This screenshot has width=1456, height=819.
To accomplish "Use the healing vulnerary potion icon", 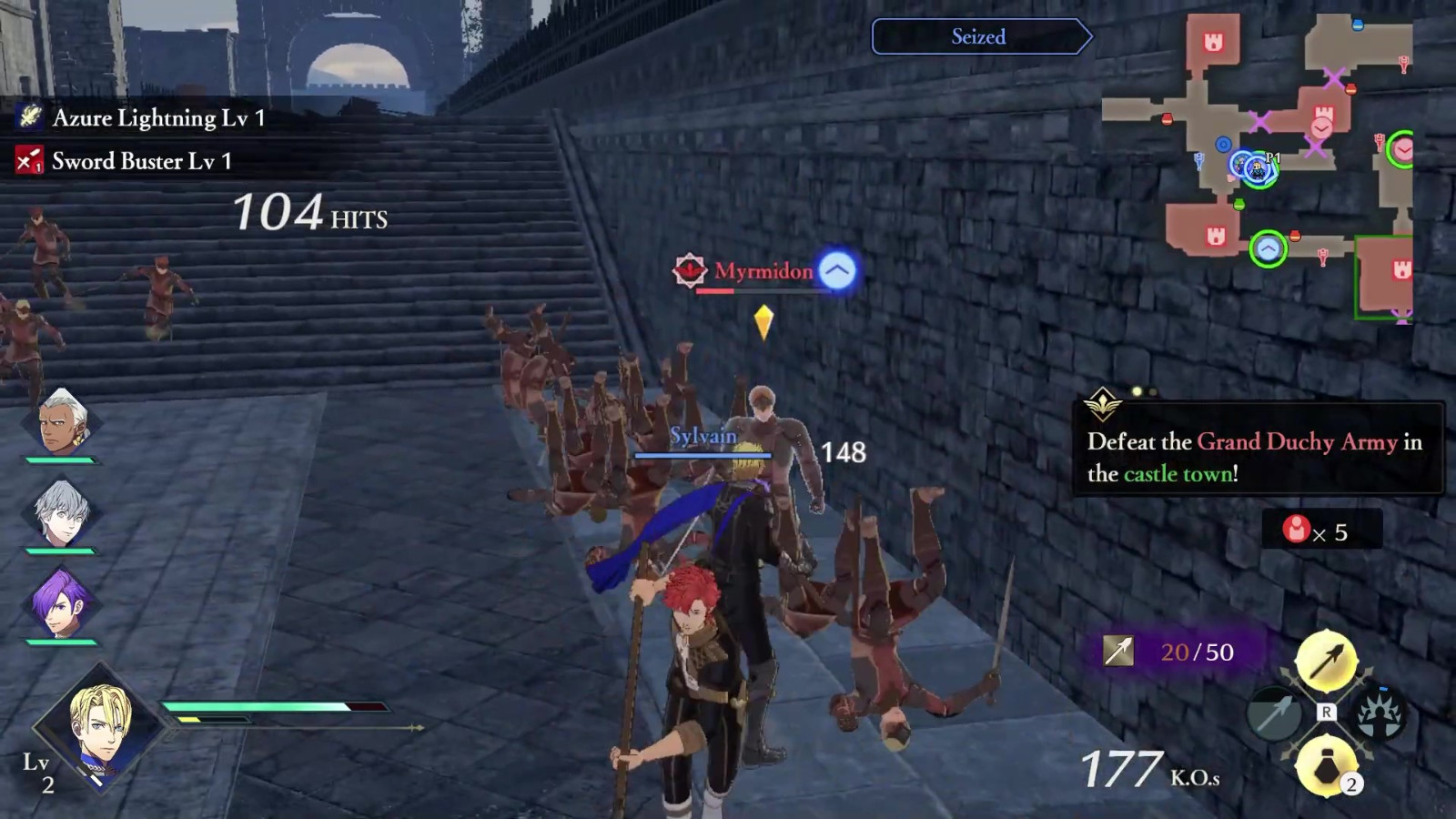I will pos(1326,765).
